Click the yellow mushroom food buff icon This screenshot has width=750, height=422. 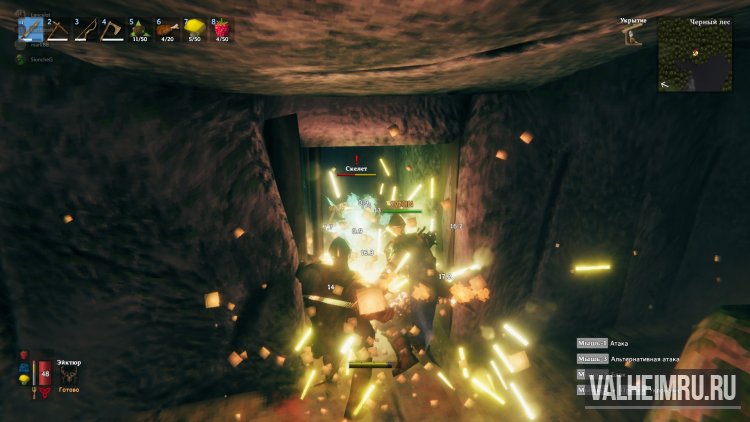[23, 380]
